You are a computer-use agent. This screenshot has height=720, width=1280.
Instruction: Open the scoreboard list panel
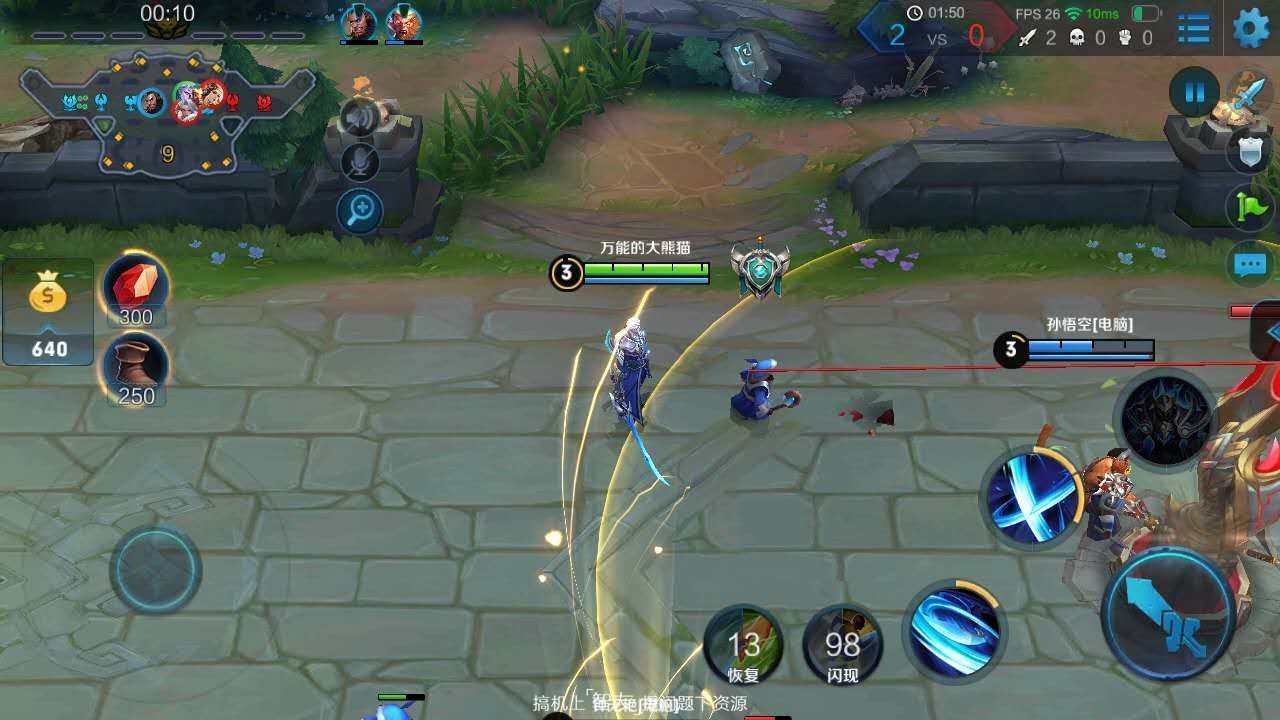click(1194, 28)
